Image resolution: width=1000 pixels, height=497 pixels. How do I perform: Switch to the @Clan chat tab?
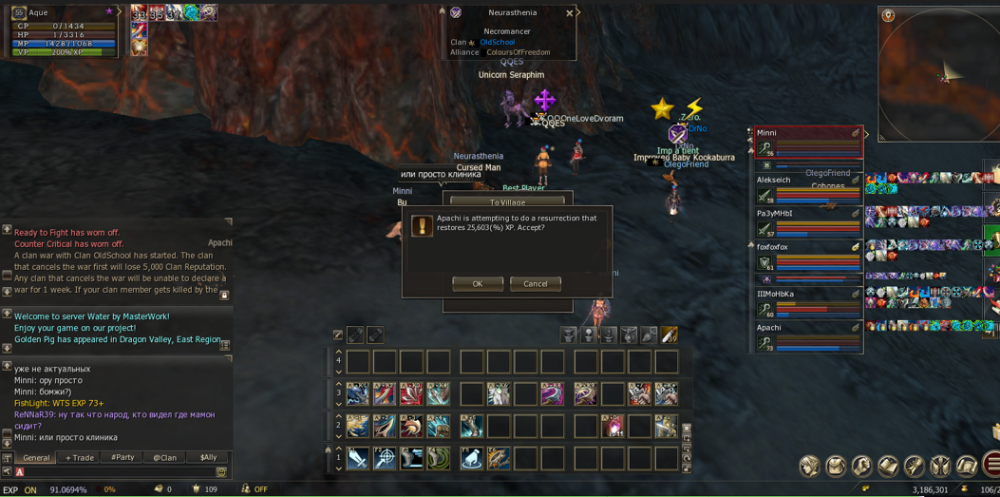point(165,457)
